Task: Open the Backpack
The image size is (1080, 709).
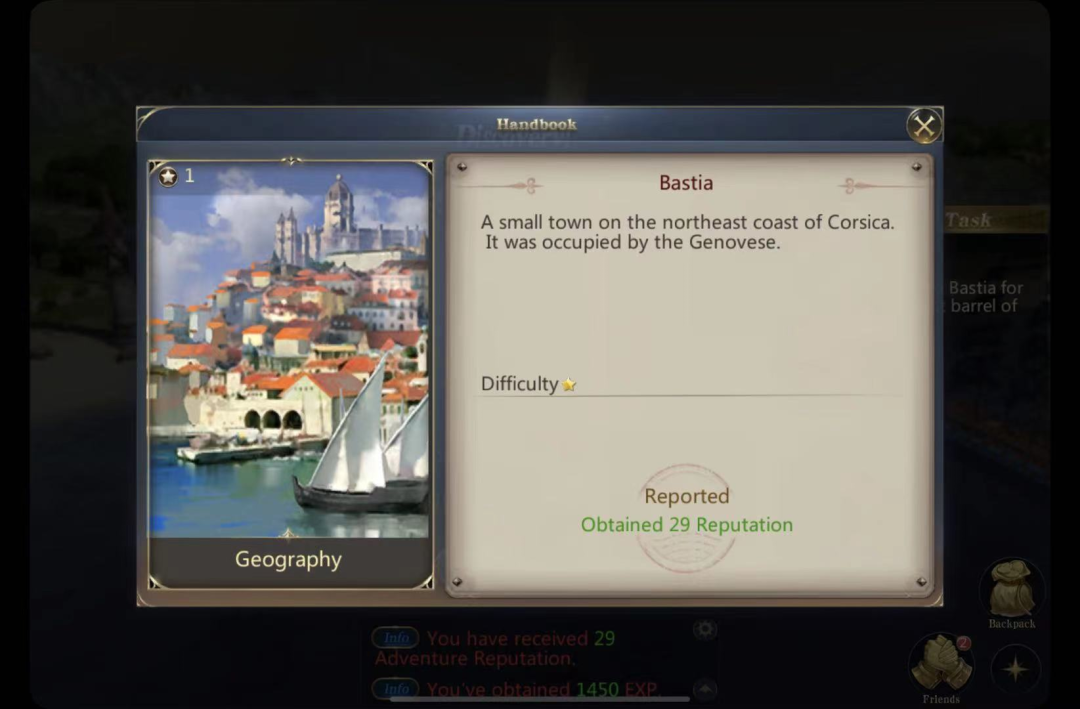Action: pos(1011,591)
